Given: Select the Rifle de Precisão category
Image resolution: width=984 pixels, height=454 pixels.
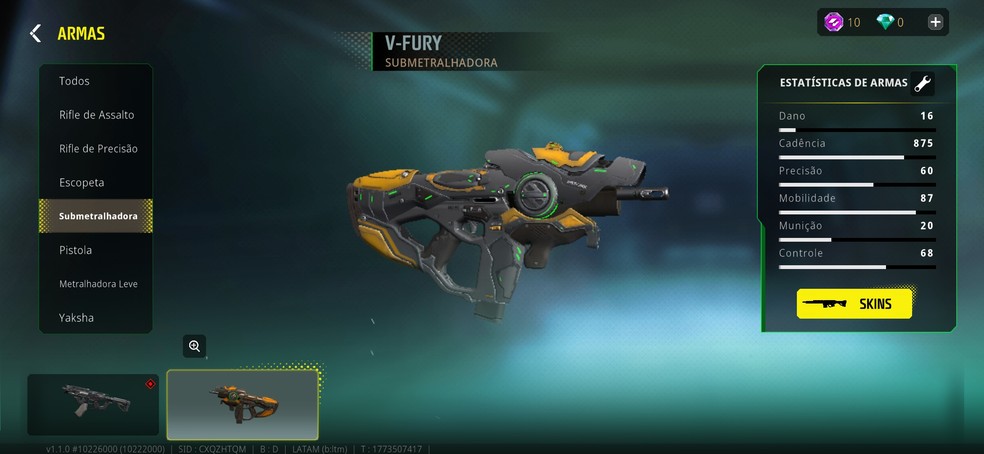Looking at the screenshot, I should point(98,149).
